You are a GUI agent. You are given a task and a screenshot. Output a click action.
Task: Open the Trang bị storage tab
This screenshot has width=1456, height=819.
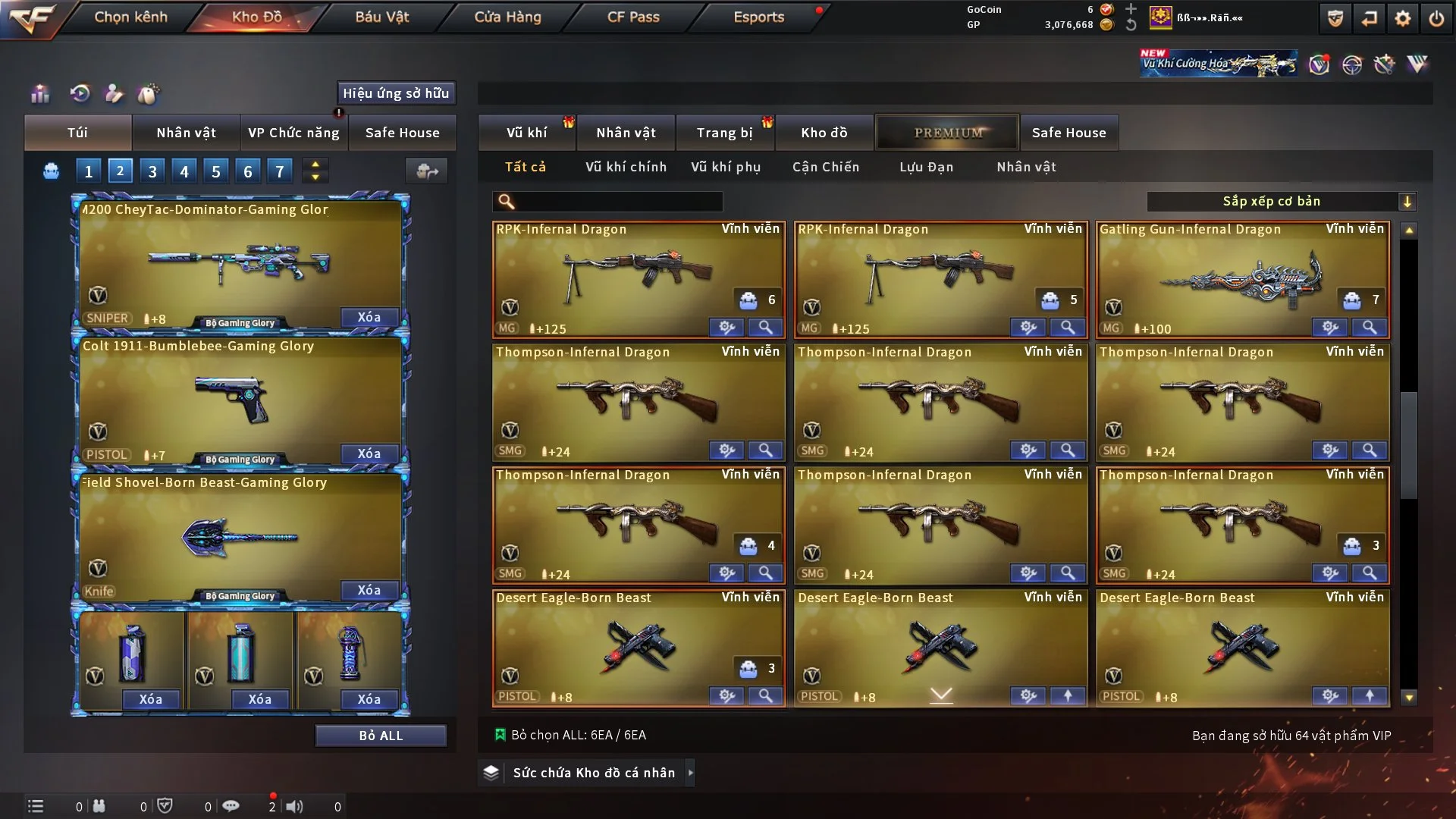pos(724,133)
